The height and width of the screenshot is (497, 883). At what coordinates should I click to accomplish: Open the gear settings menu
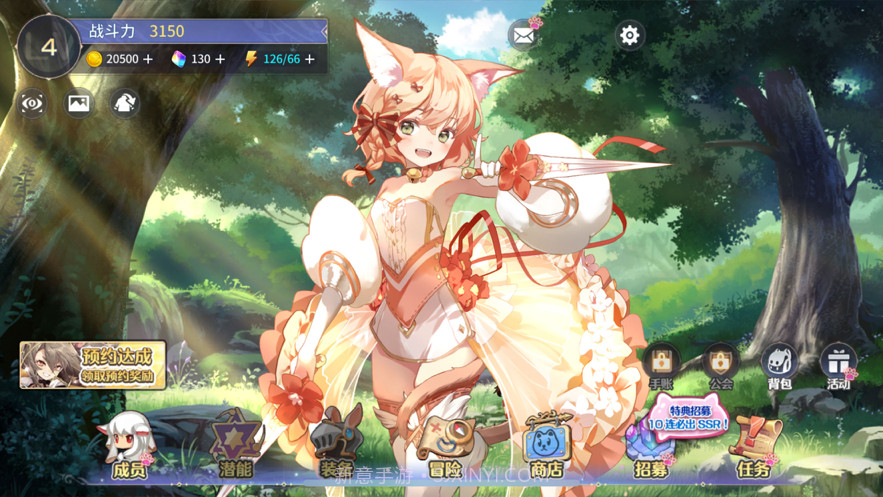tap(629, 36)
